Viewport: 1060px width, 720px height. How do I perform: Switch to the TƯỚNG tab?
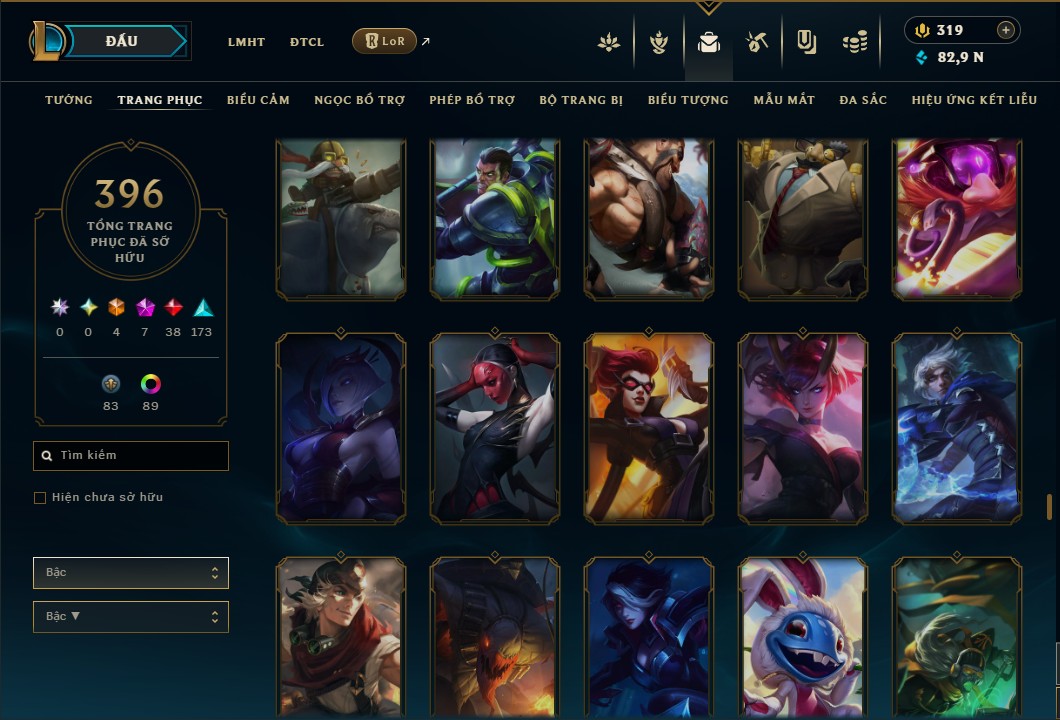point(69,100)
